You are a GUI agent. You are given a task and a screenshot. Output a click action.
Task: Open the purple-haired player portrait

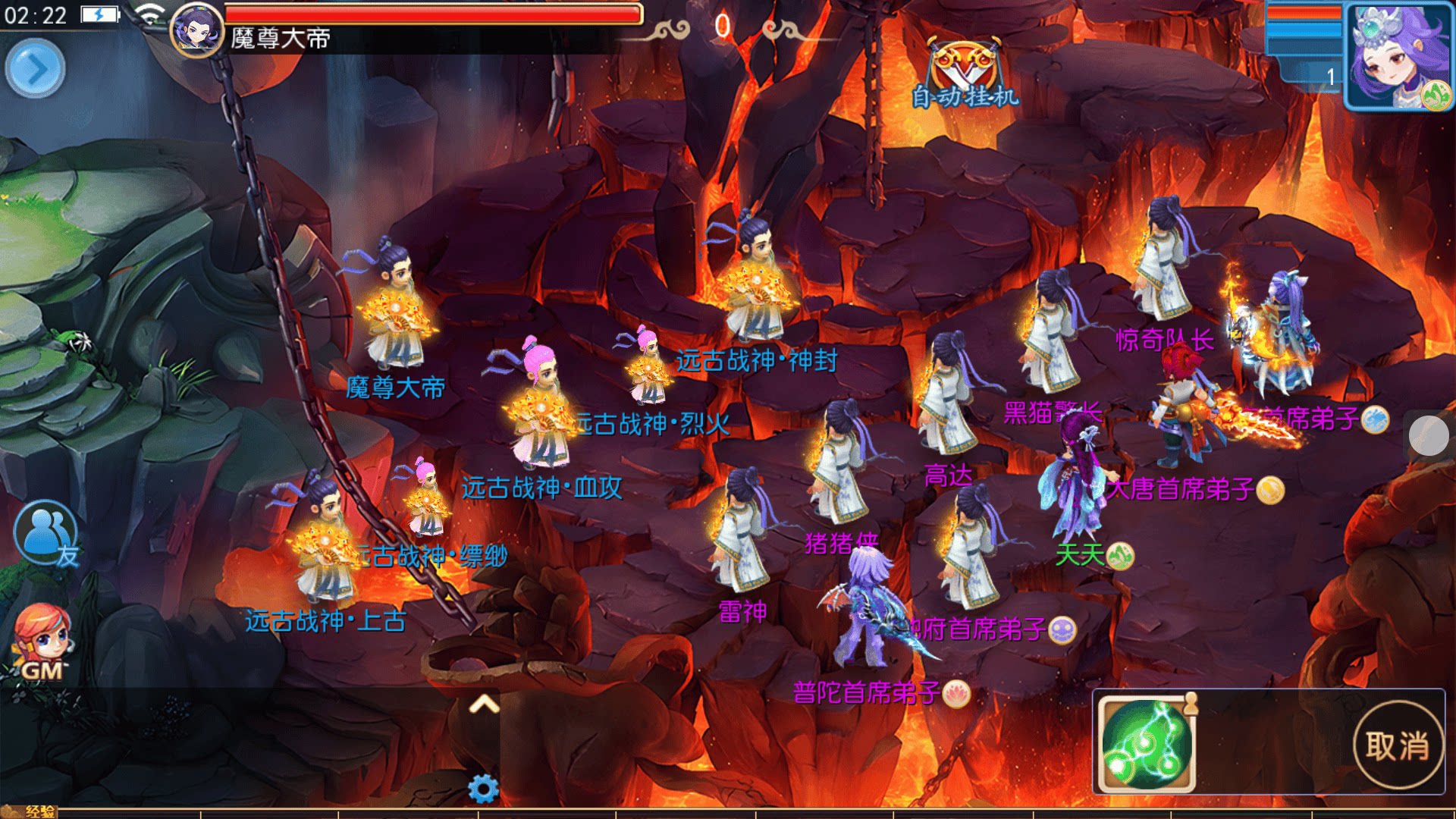[x=1400, y=57]
